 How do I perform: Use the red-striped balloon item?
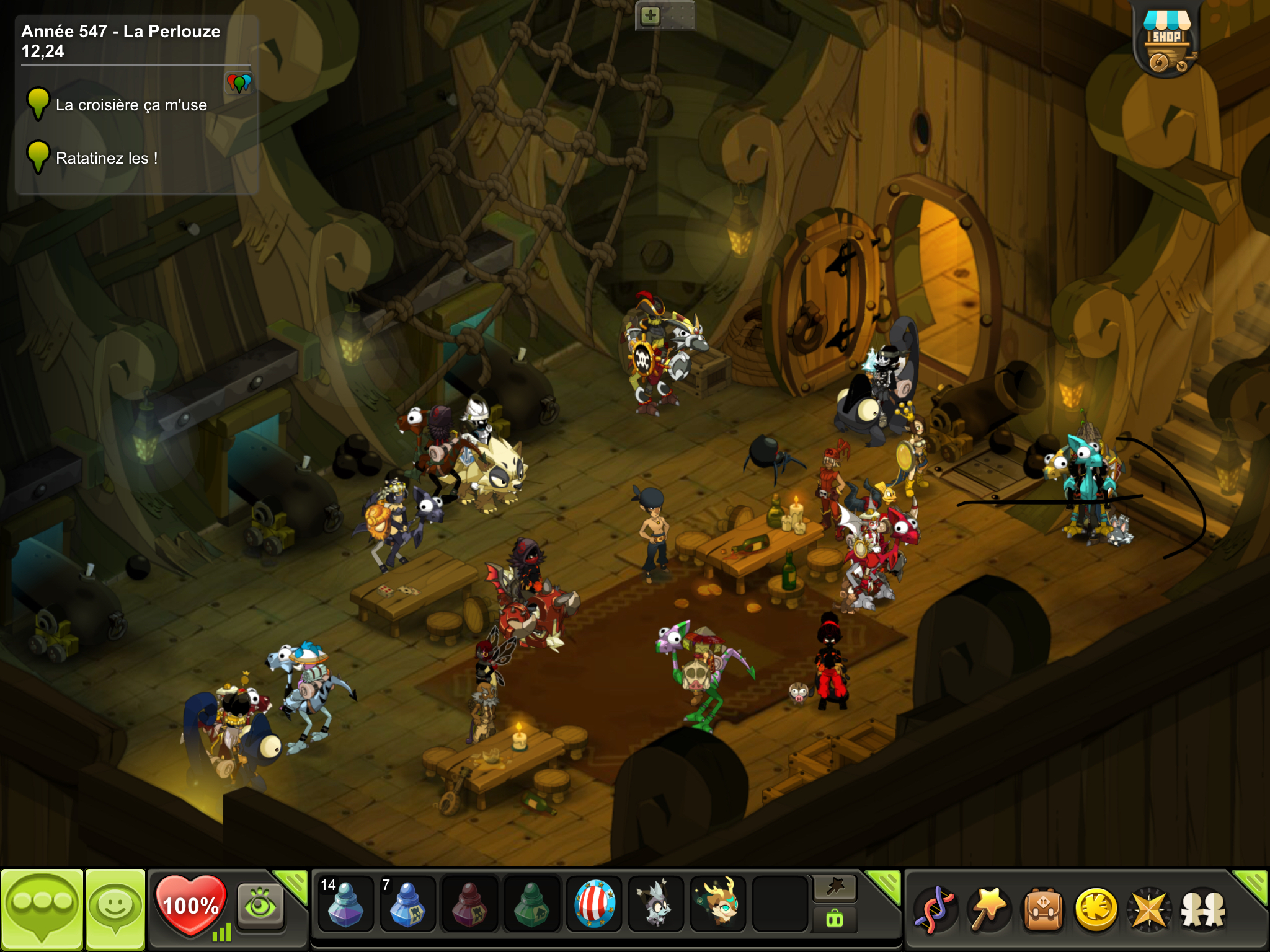[x=594, y=904]
